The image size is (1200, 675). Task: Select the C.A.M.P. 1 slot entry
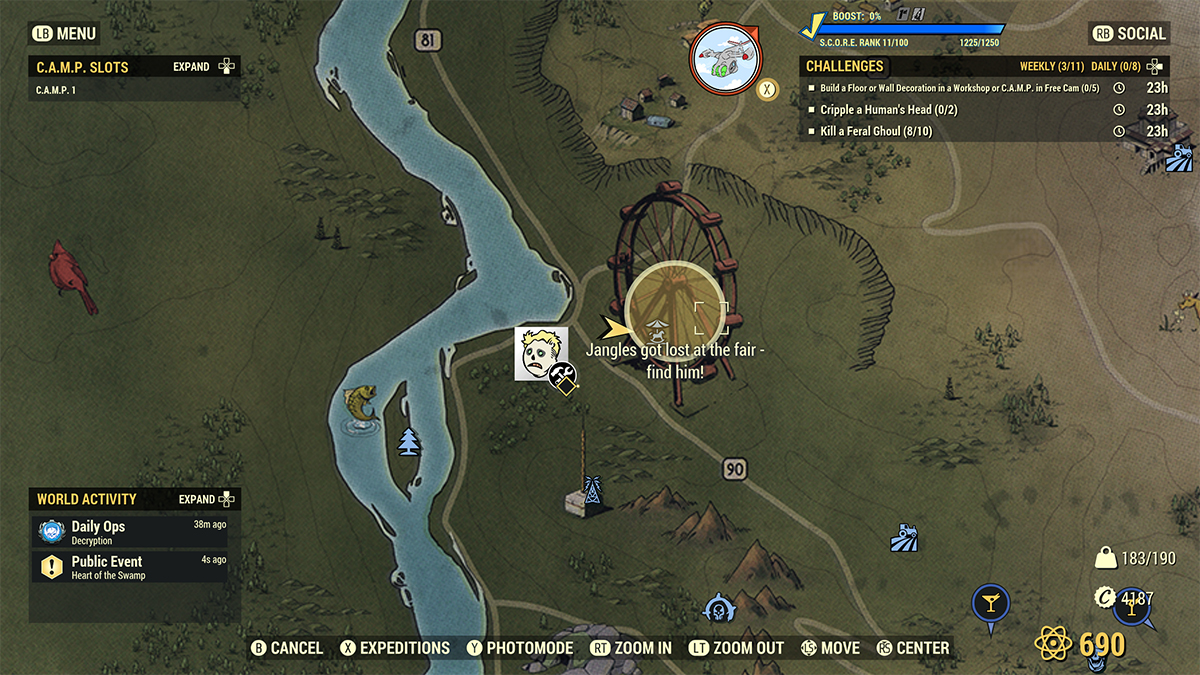point(58,90)
